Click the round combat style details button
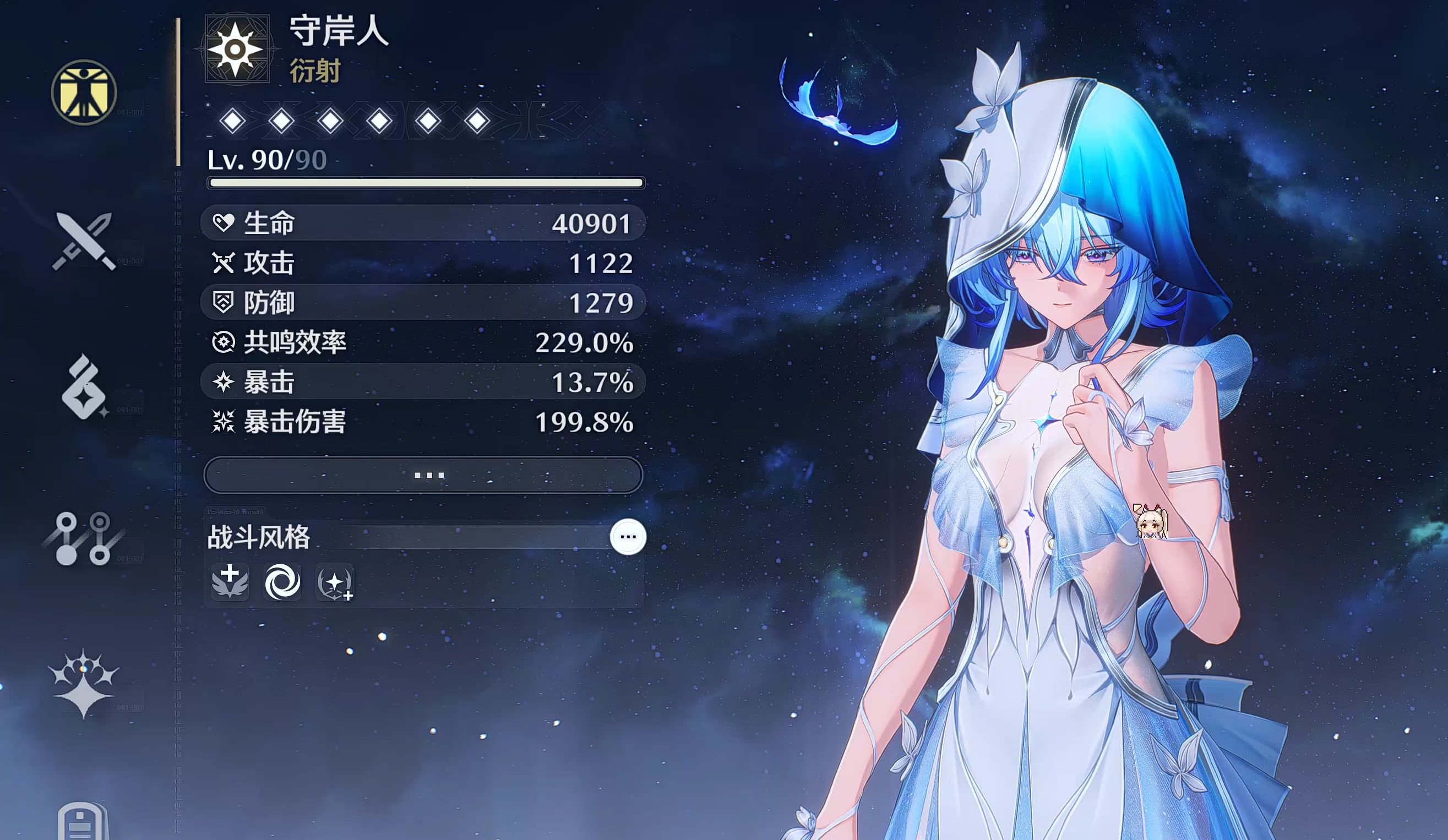1448x840 pixels. (628, 537)
